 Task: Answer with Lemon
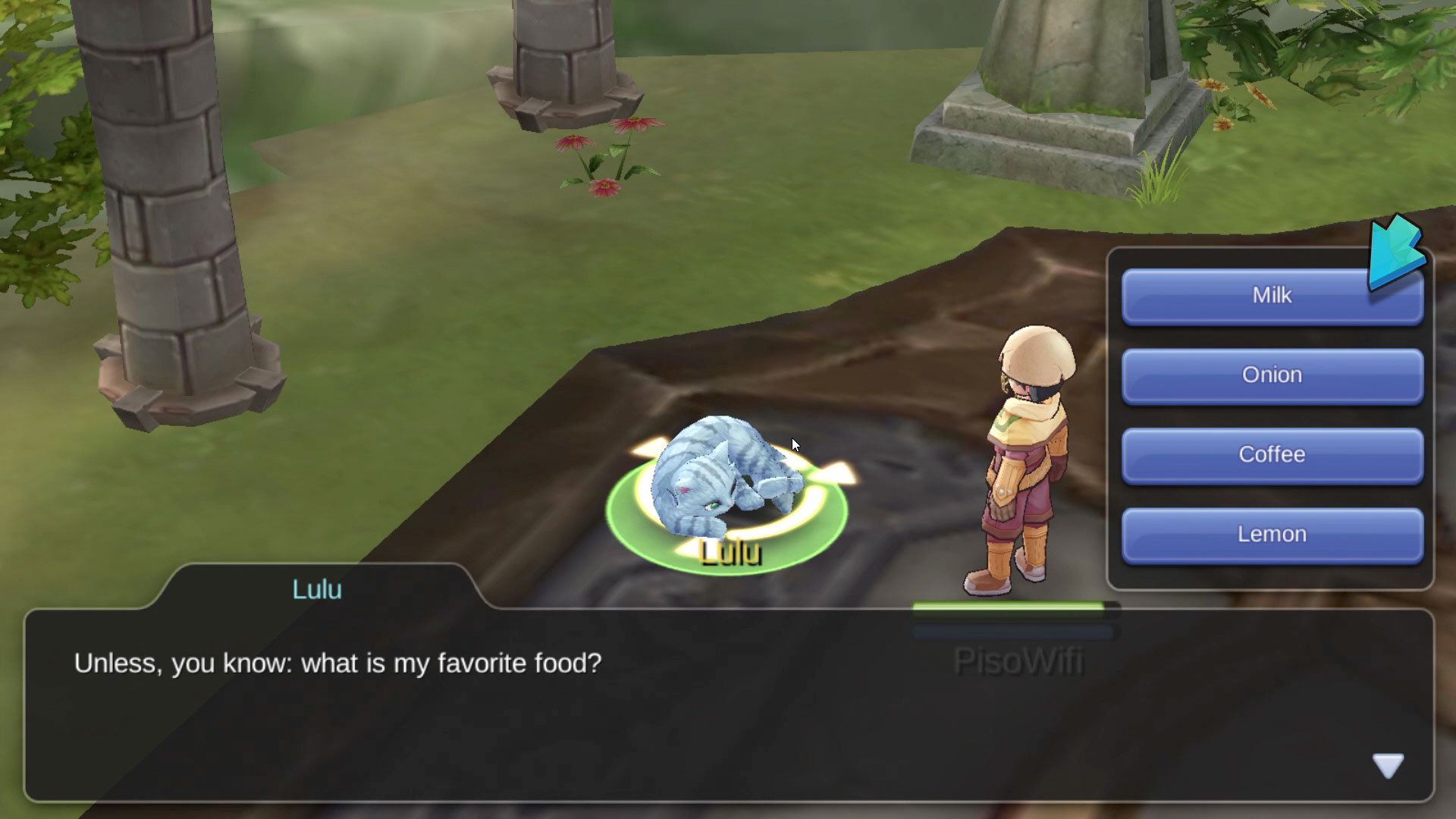coord(1271,535)
